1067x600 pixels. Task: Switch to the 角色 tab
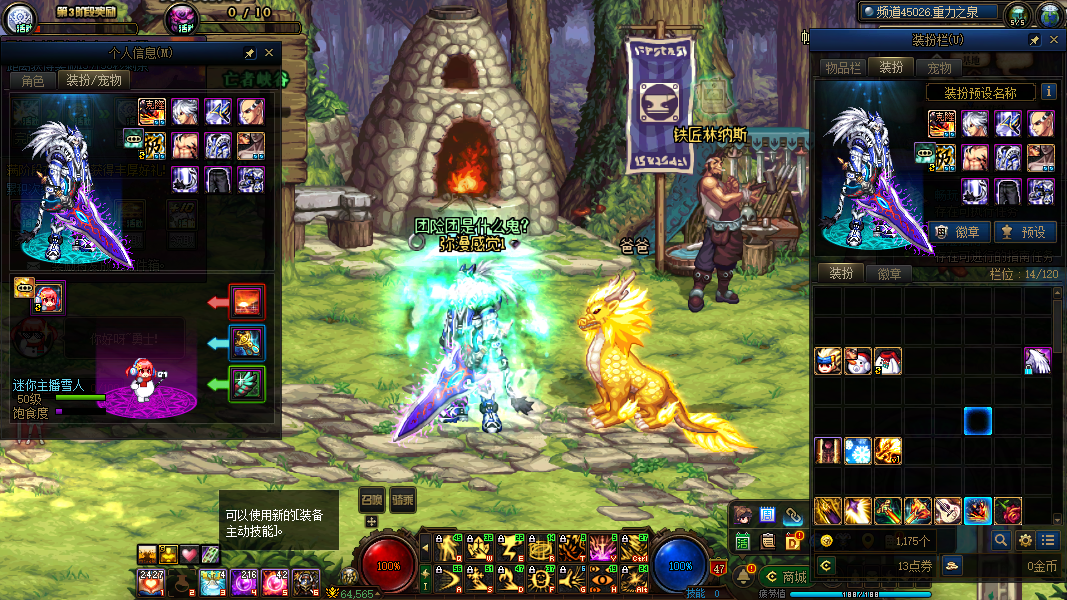point(33,81)
